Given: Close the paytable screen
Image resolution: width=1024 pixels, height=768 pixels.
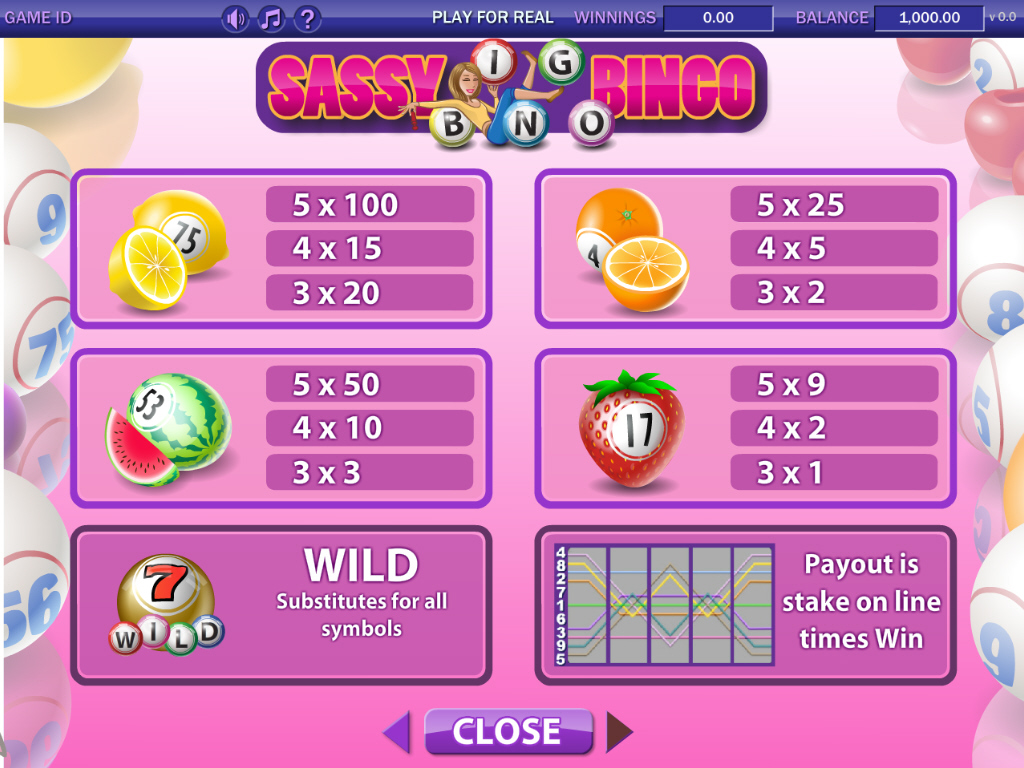Looking at the screenshot, I should [x=508, y=731].
